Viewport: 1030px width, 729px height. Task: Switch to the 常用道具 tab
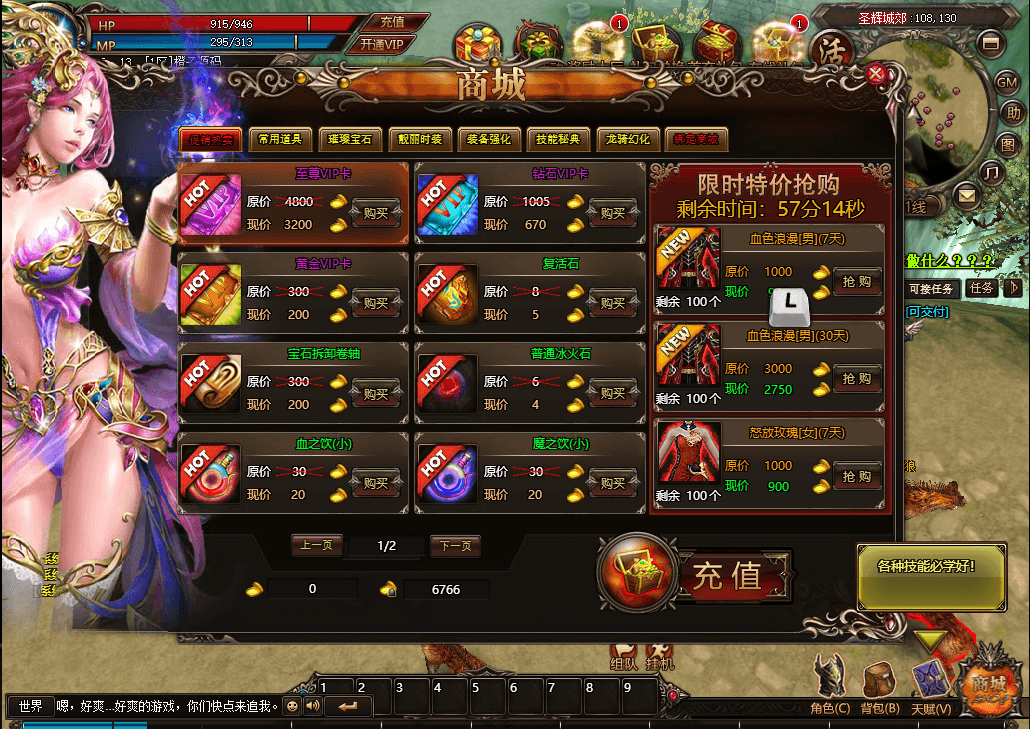pos(280,140)
